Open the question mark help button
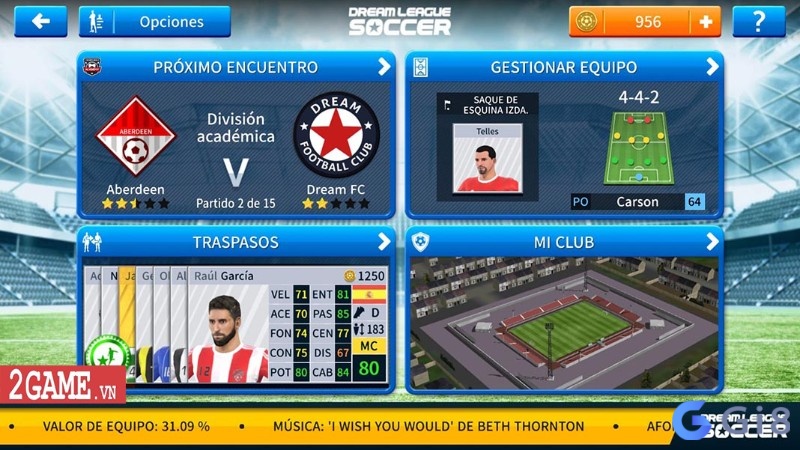Viewport: 800px width, 450px height. [x=758, y=21]
